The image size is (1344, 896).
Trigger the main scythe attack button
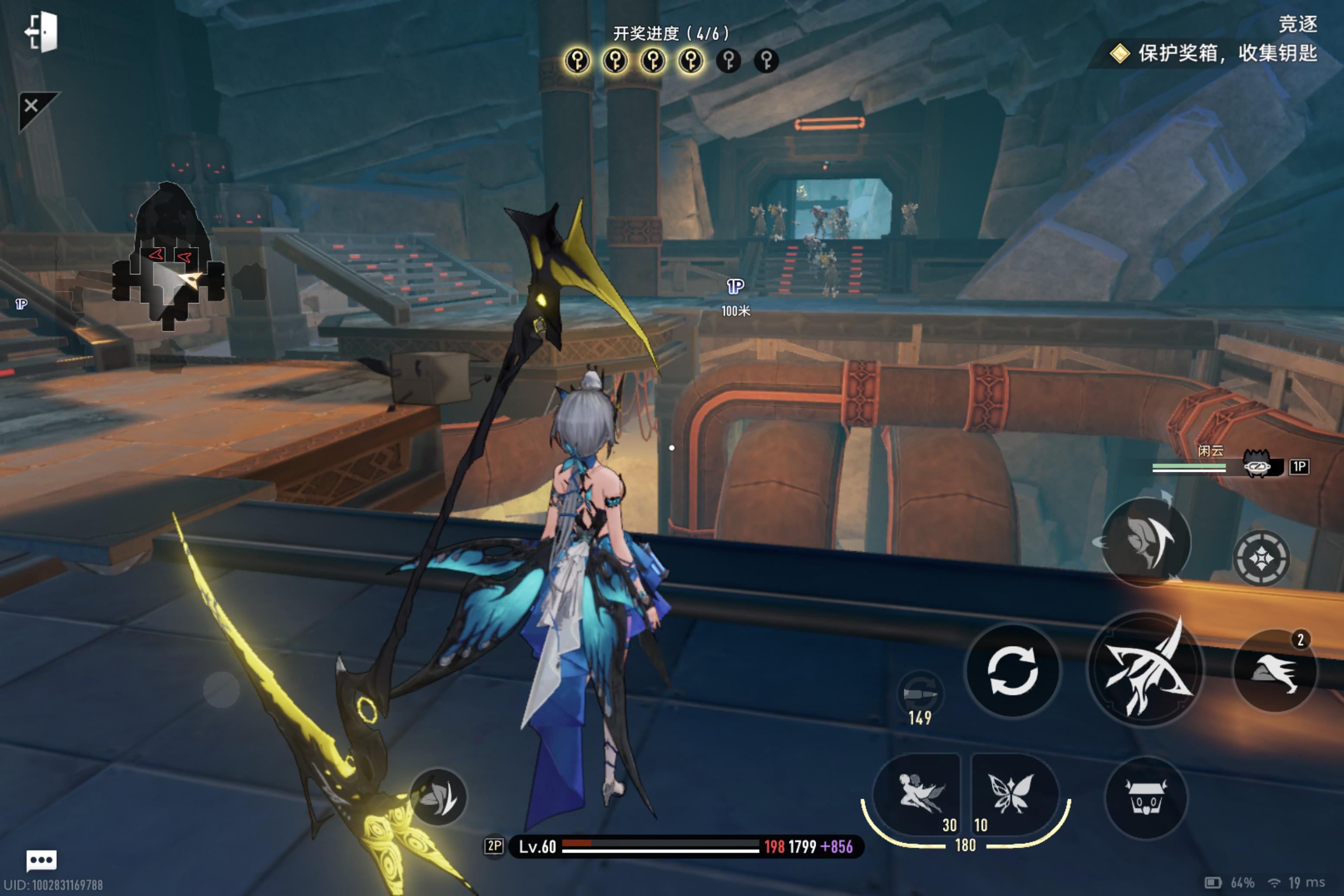[x=1145, y=669]
